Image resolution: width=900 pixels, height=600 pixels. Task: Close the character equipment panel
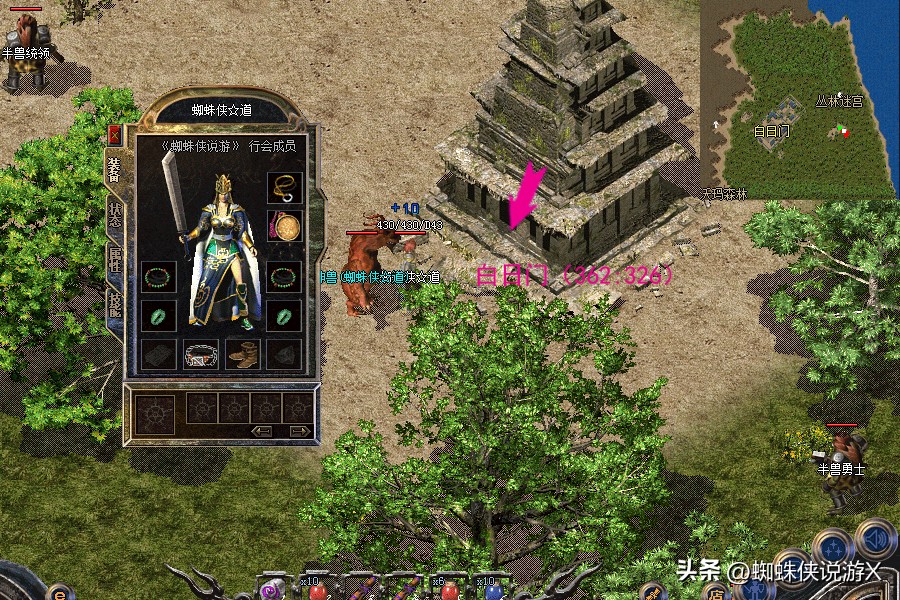(114, 135)
